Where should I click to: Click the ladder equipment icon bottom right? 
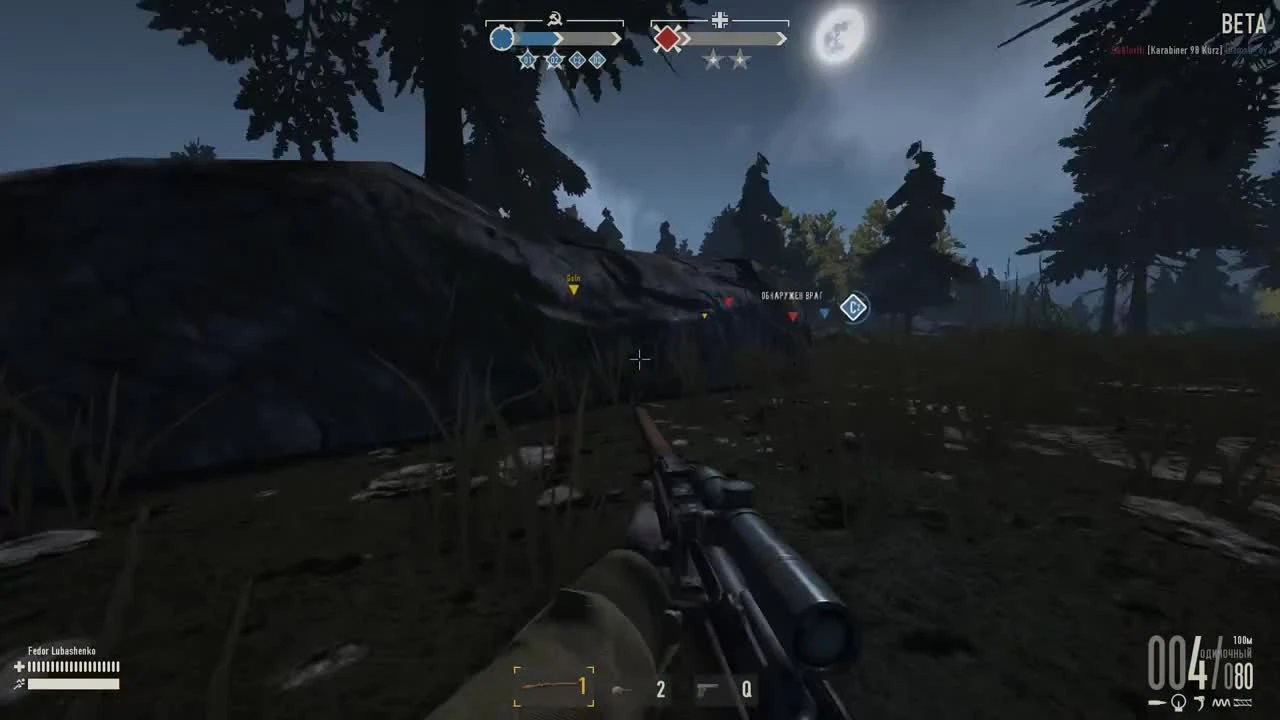click(x=1243, y=704)
